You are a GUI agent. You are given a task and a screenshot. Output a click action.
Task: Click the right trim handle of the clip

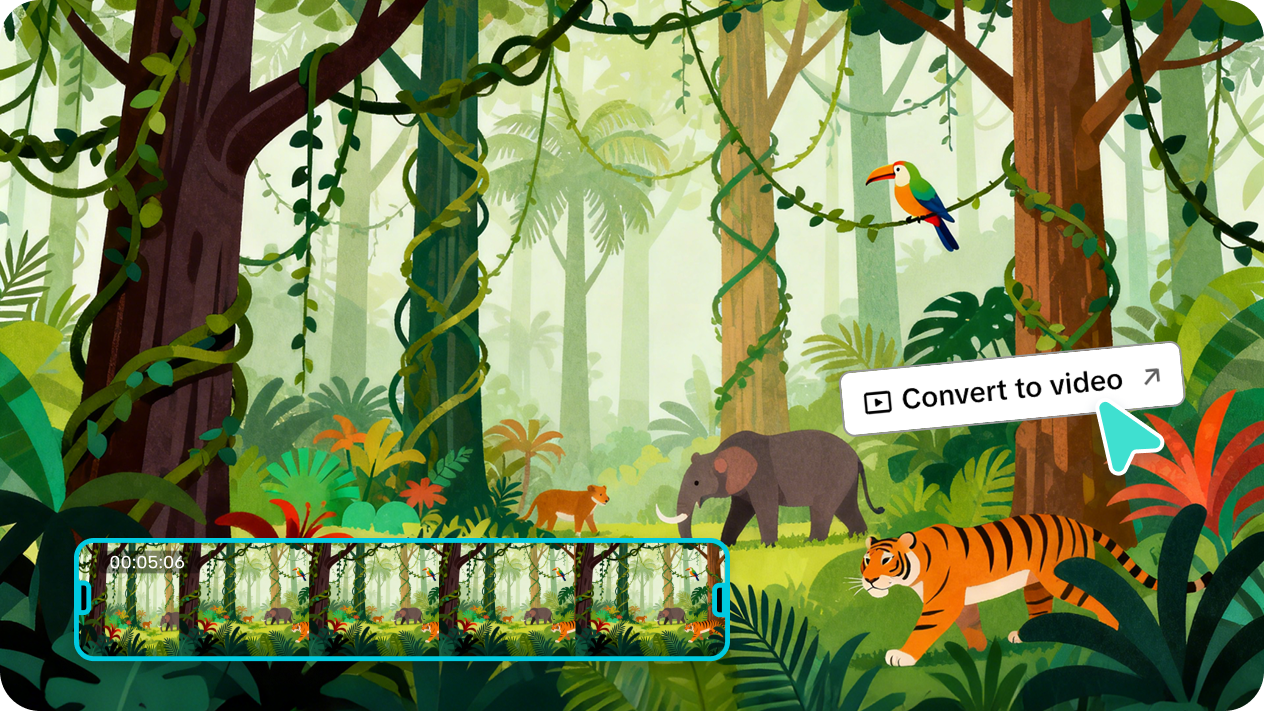point(719,598)
